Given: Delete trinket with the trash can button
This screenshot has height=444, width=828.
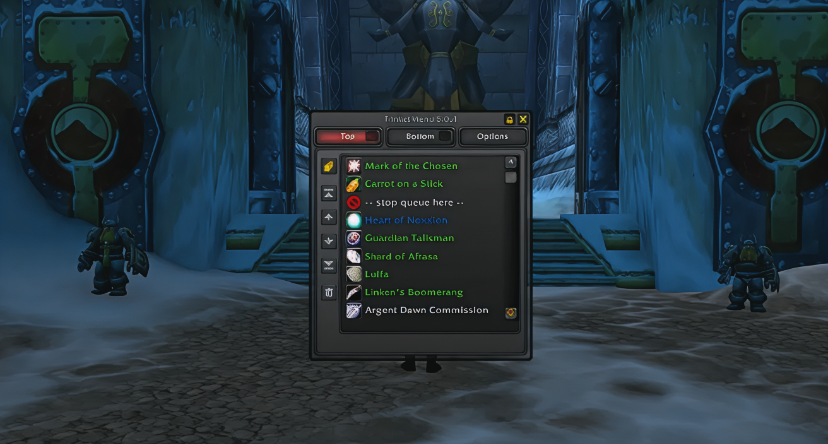Looking at the screenshot, I should (x=328, y=293).
